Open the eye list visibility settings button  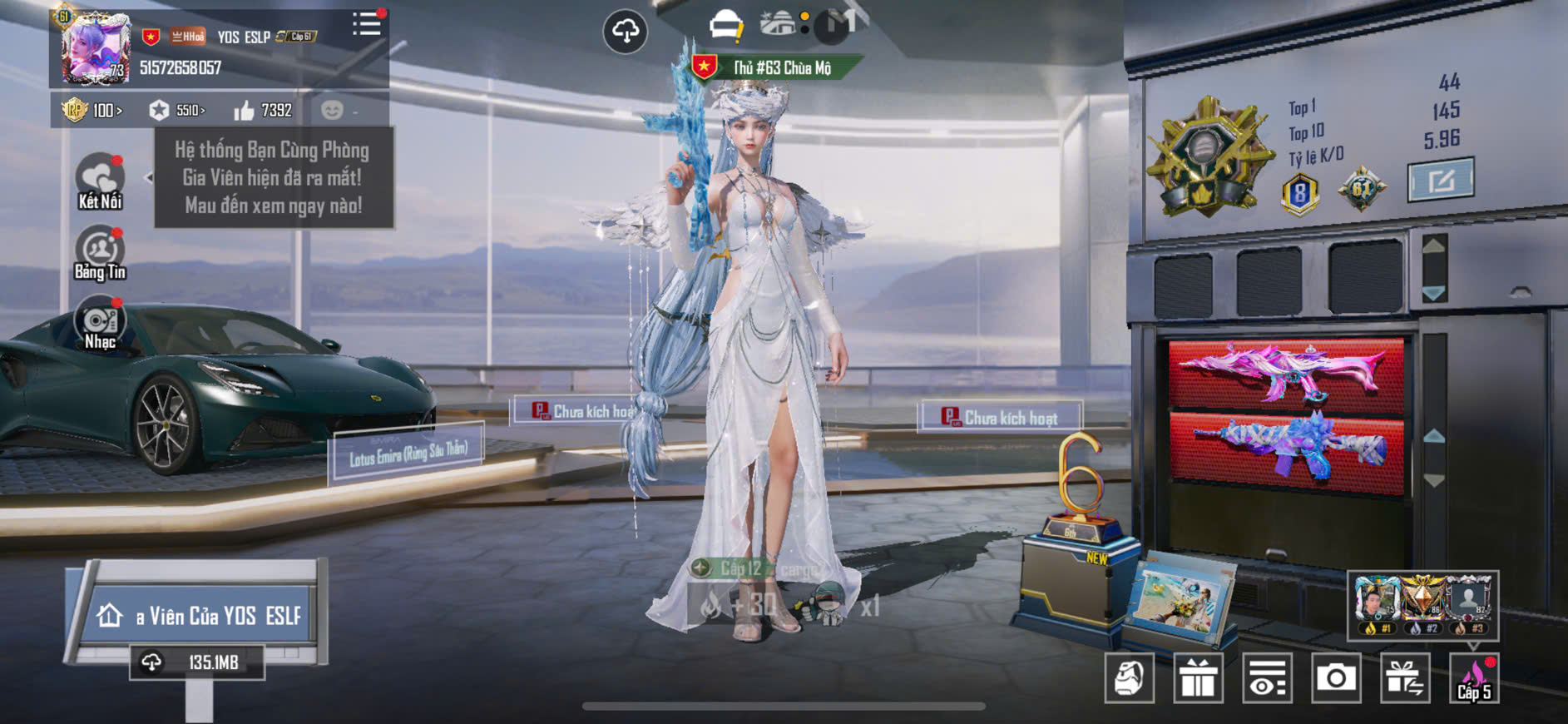[1267, 678]
